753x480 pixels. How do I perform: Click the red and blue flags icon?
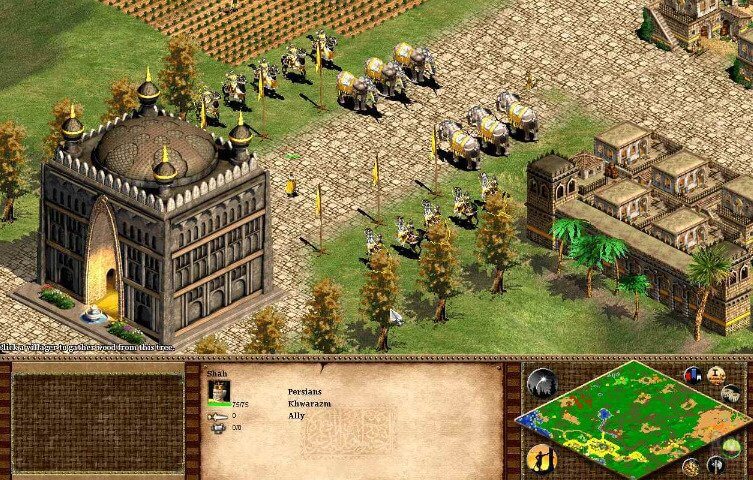(692, 374)
